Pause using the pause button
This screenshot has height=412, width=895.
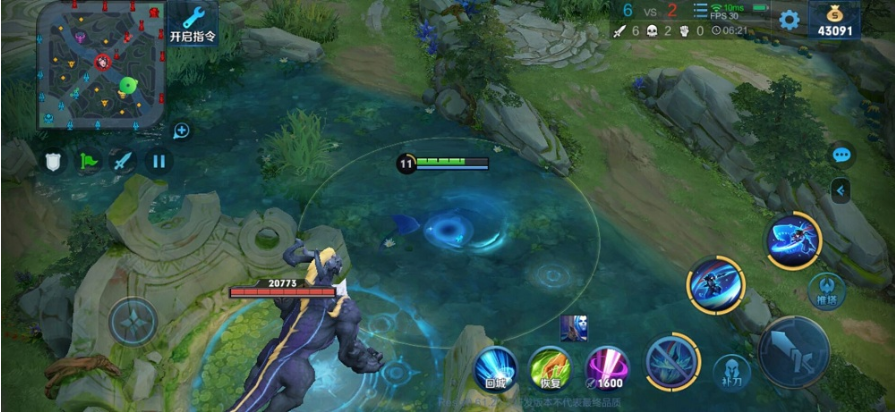pos(158,161)
